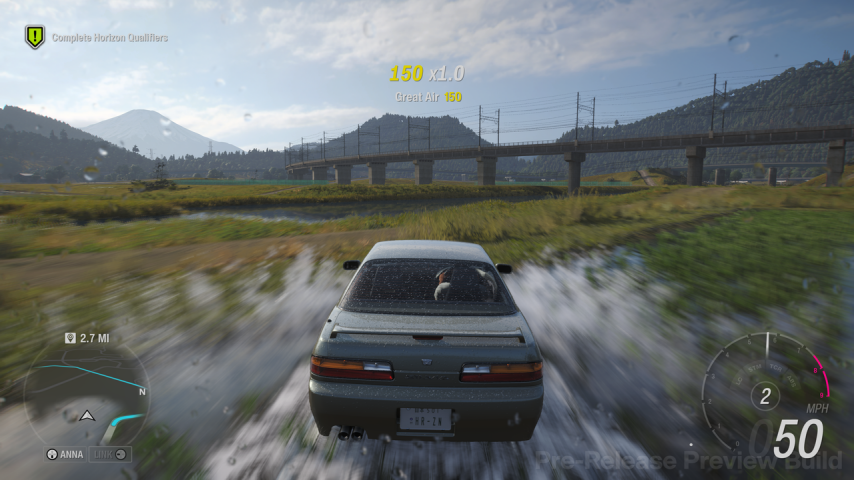Click the 2.7 MI waypoint distance marker
Image resolution: width=854 pixels, height=480 pixels.
pyautogui.click(x=87, y=338)
